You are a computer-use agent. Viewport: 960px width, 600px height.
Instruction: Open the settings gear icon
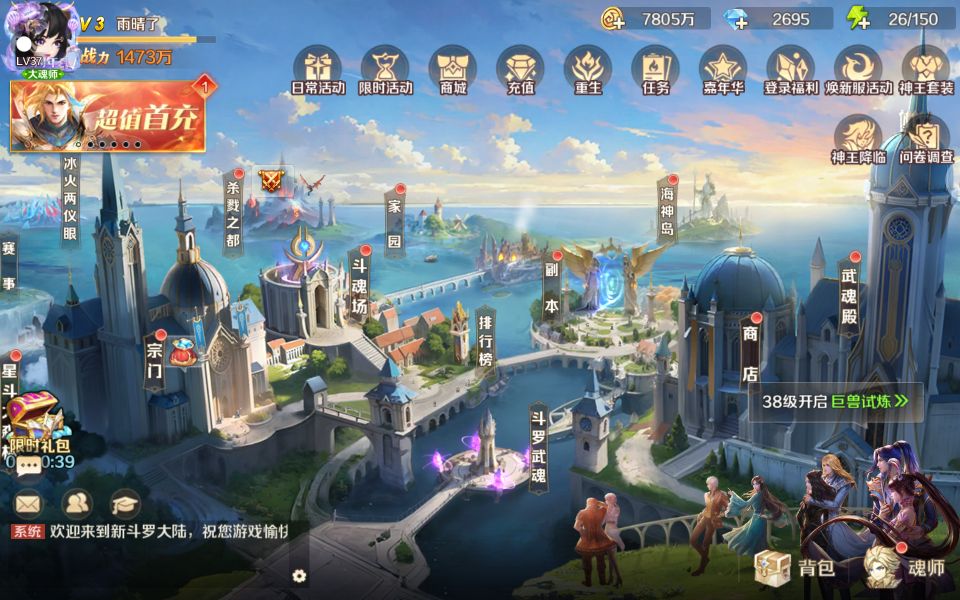click(298, 576)
